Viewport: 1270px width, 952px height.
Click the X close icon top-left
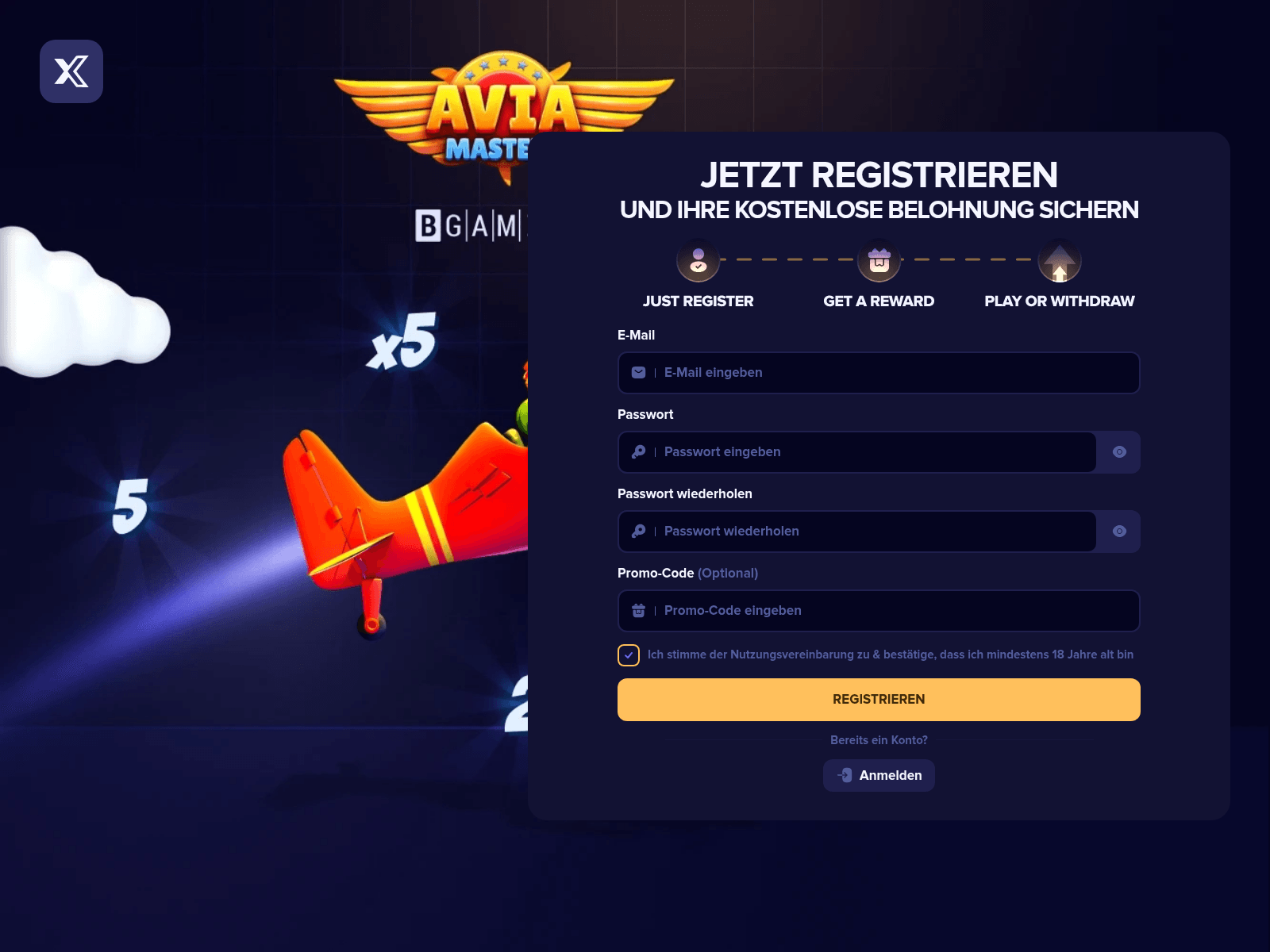click(71, 71)
